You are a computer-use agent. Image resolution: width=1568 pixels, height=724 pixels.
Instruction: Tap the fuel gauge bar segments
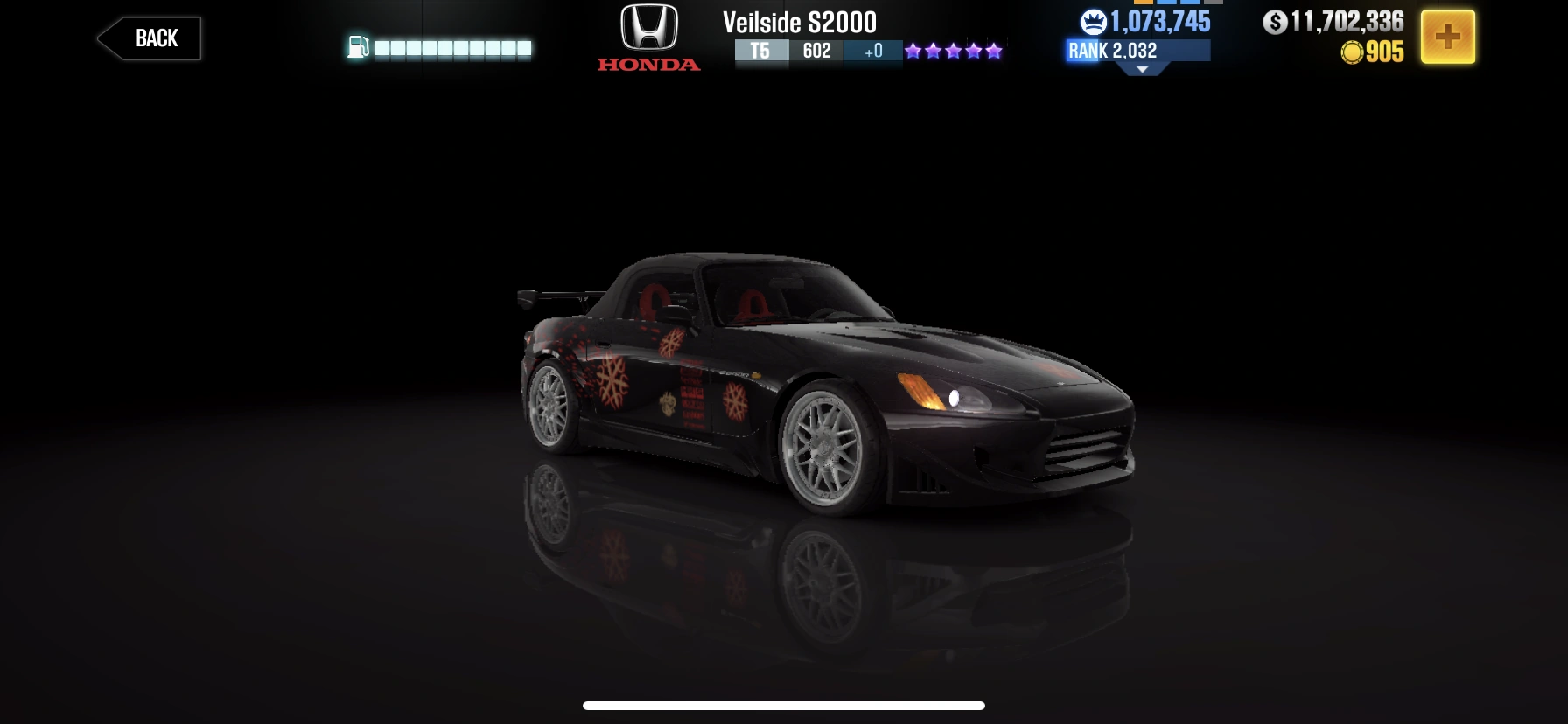click(451, 49)
